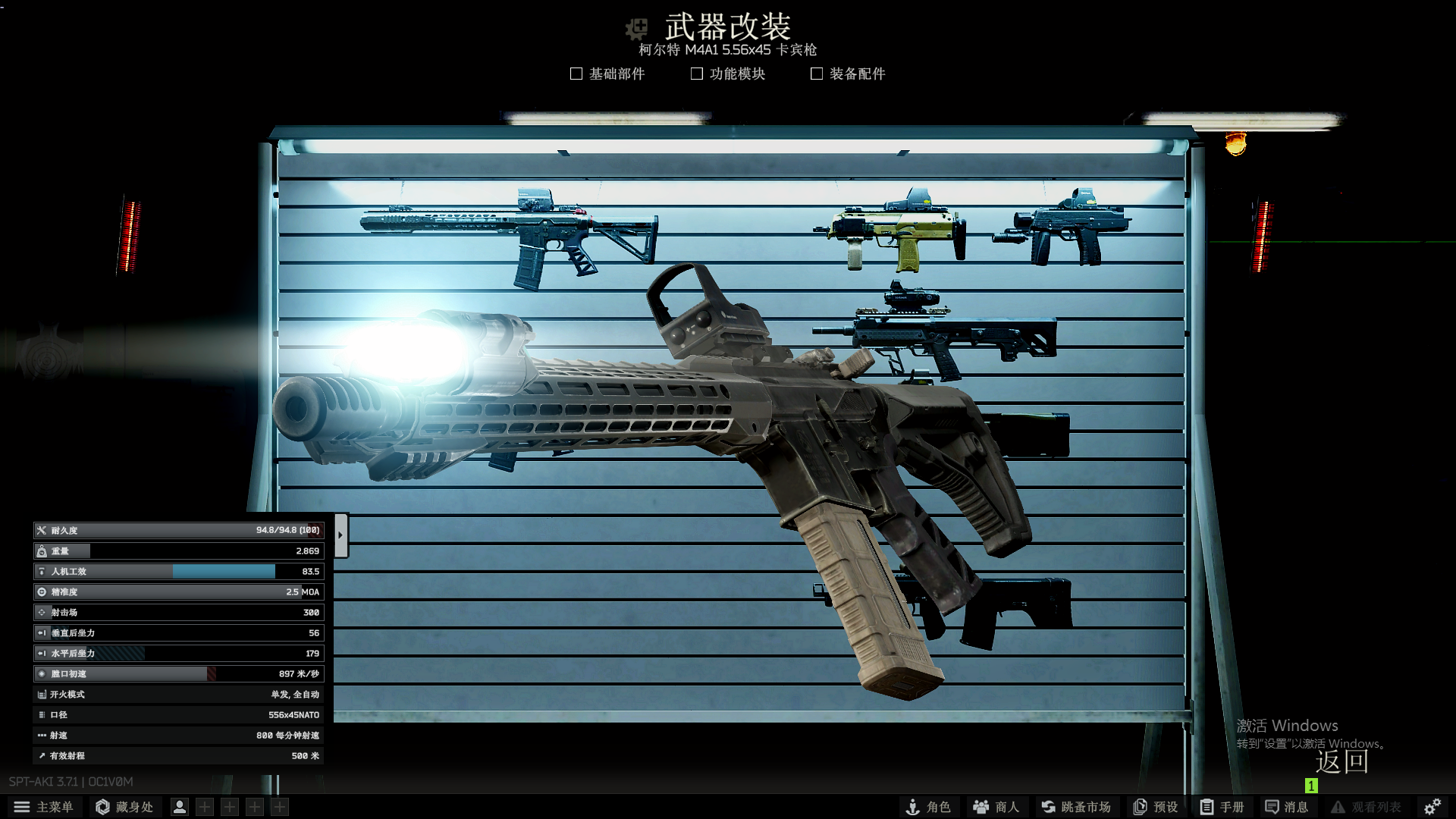The image size is (1456, 819).
Task: Toggle the 装备配件 filter checkbox
Action: [x=816, y=73]
